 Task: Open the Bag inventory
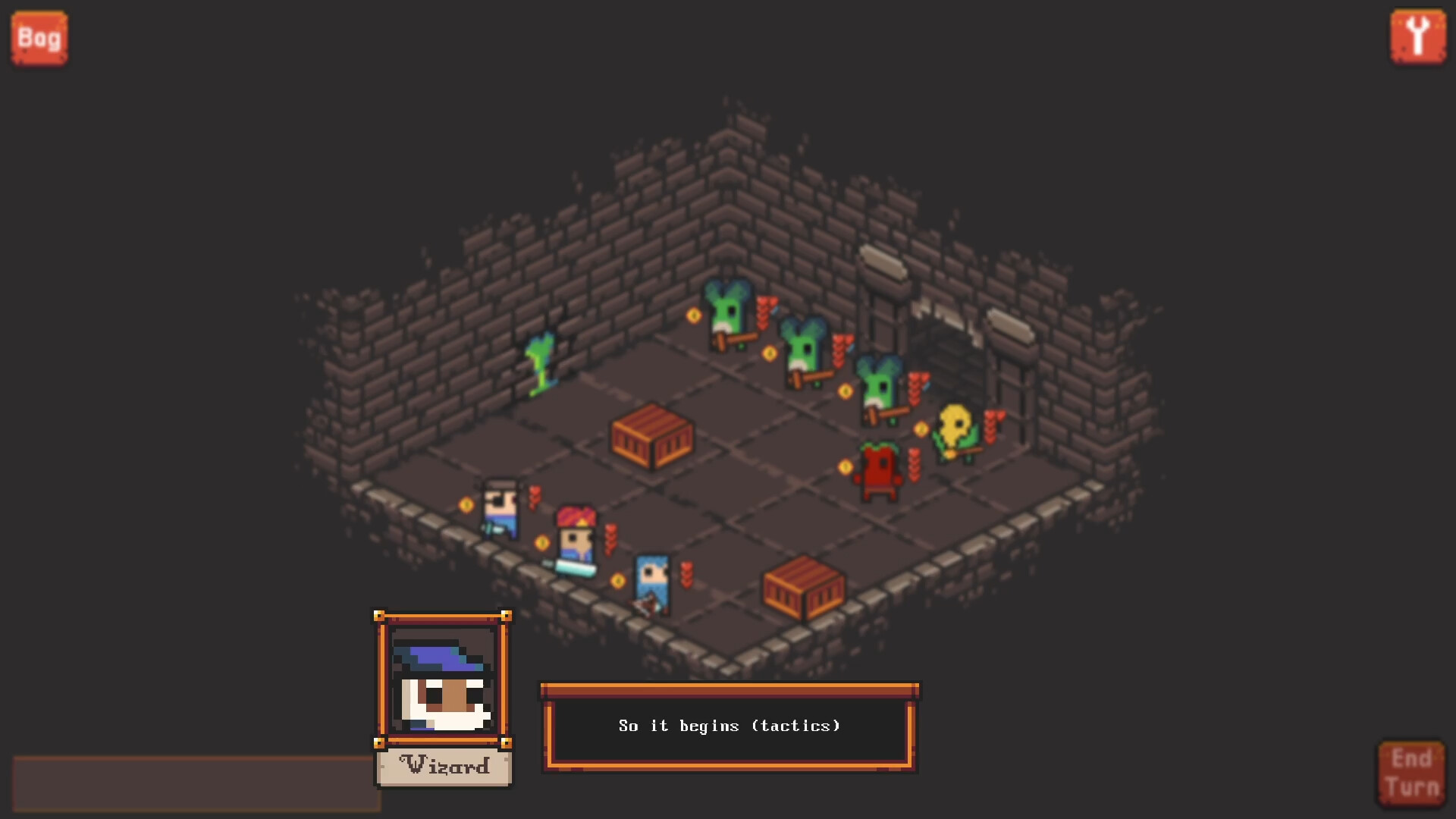pyautogui.click(x=38, y=36)
